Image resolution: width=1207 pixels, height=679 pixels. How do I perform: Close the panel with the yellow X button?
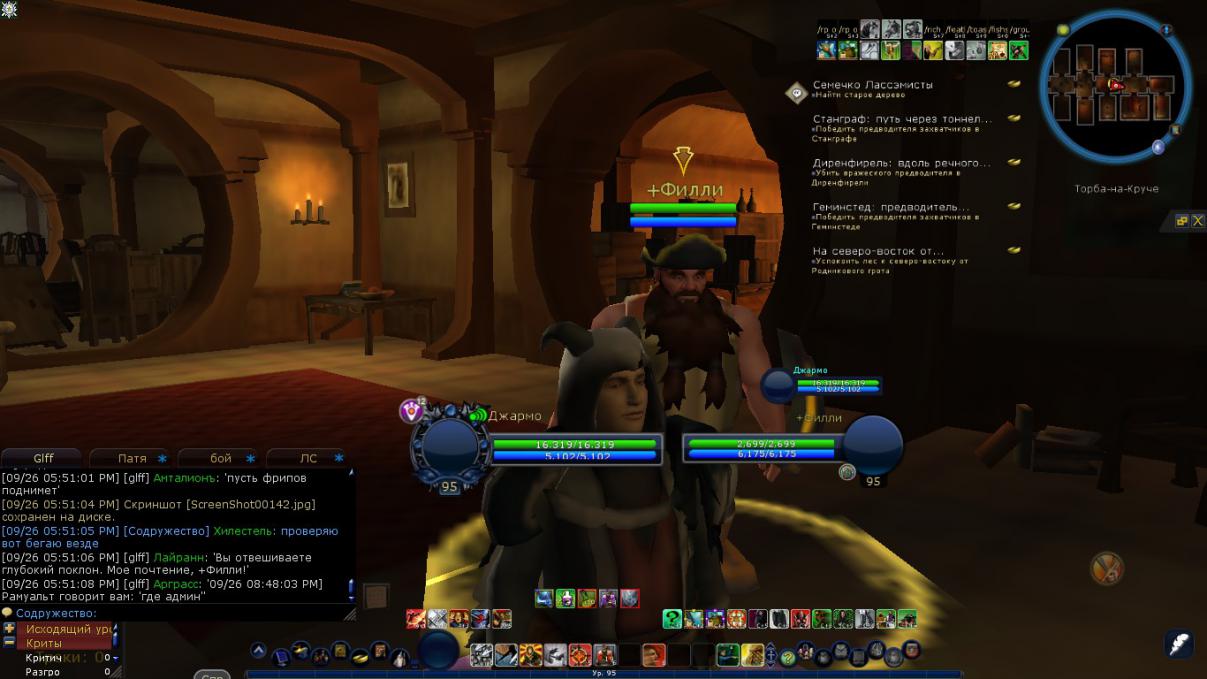(x=1197, y=221)
